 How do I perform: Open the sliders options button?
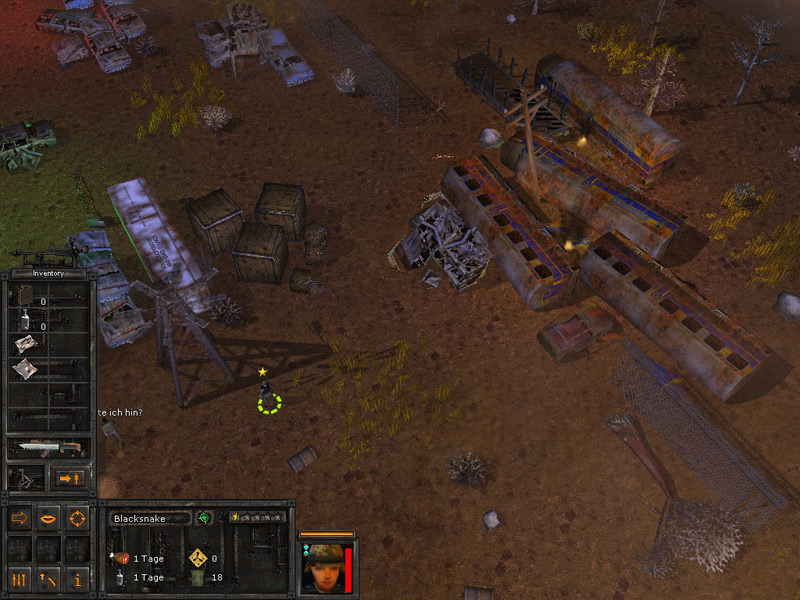pyautogui.click(x=19, y=578)
